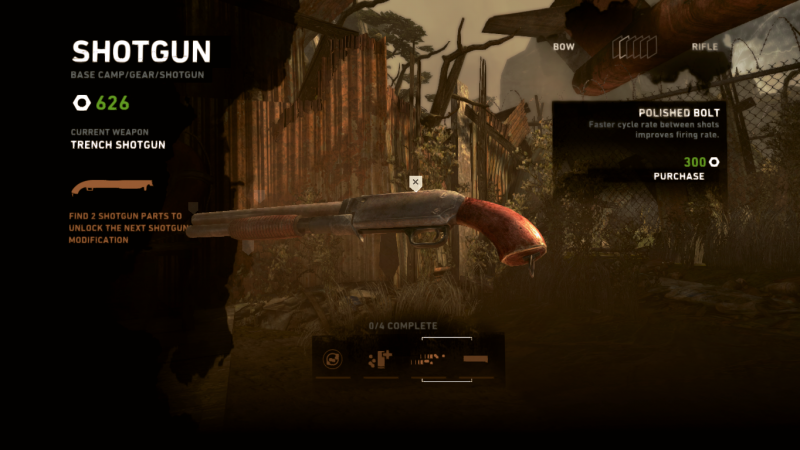Switch to the Rifle weapon tab

coord(704,47)
